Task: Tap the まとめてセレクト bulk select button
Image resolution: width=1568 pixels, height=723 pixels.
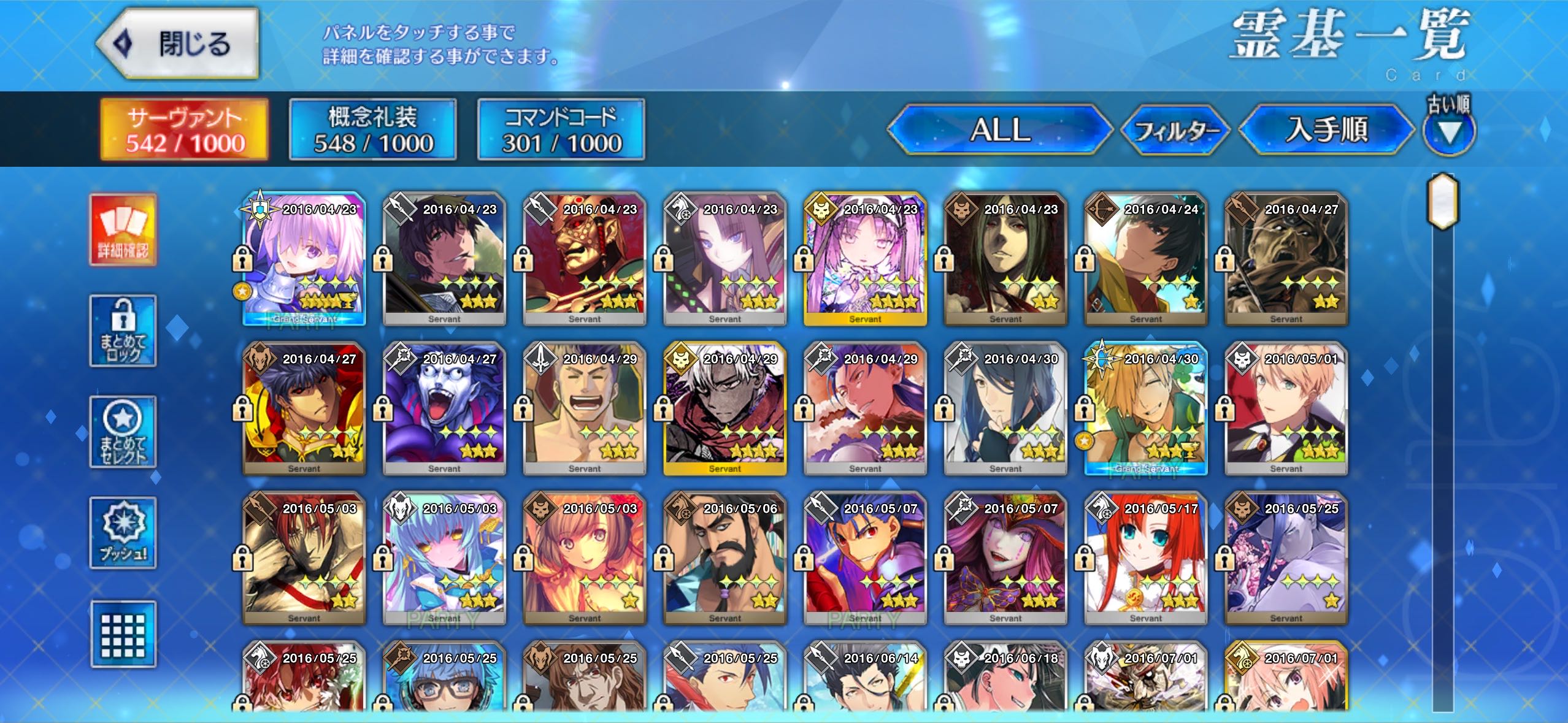Action: coord(123,432)
